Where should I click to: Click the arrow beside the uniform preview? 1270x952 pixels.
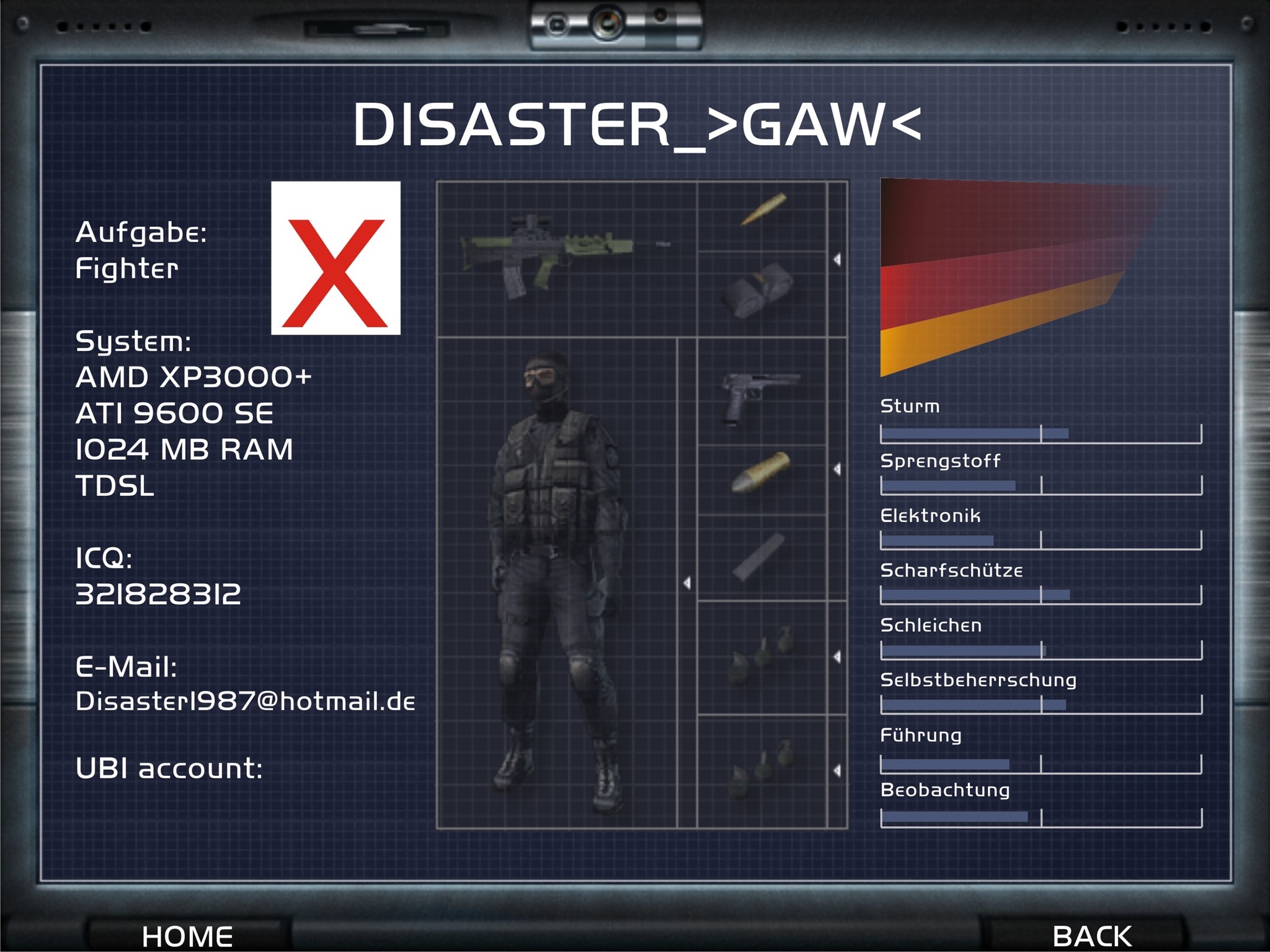(687, 583)
